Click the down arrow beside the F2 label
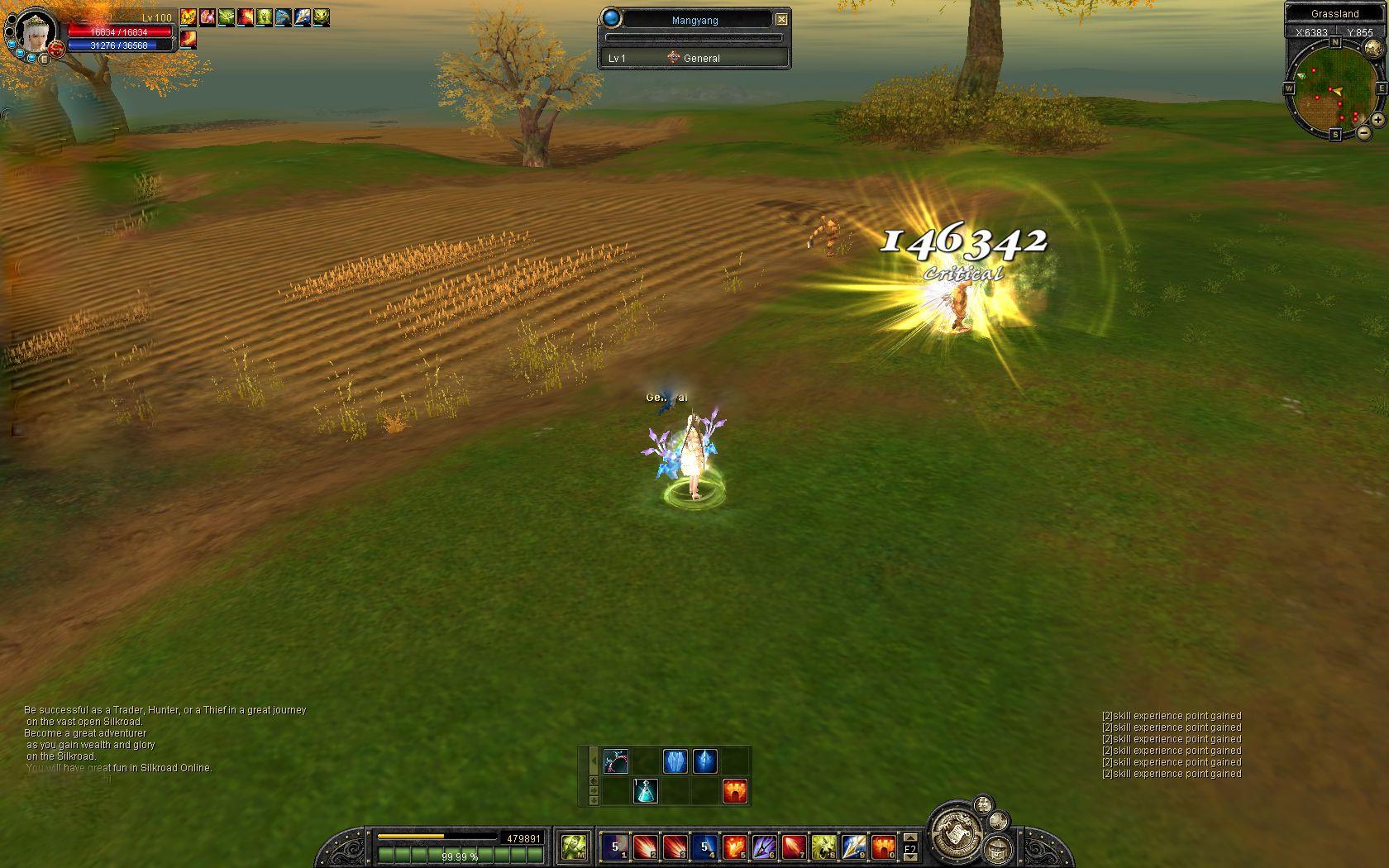The image size is (1389, 868). click(912, 856)
